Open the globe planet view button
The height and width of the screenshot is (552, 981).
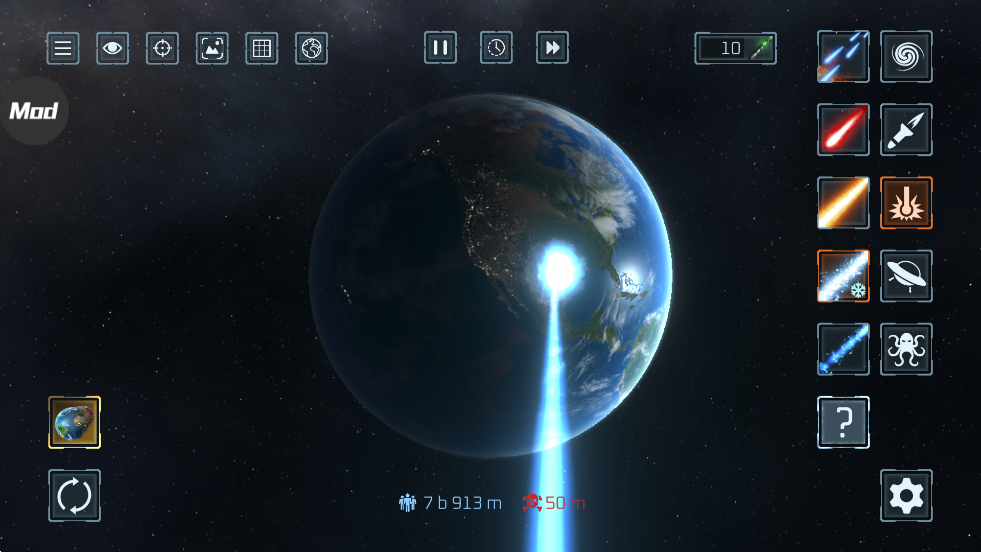click(x=311, y=48)
